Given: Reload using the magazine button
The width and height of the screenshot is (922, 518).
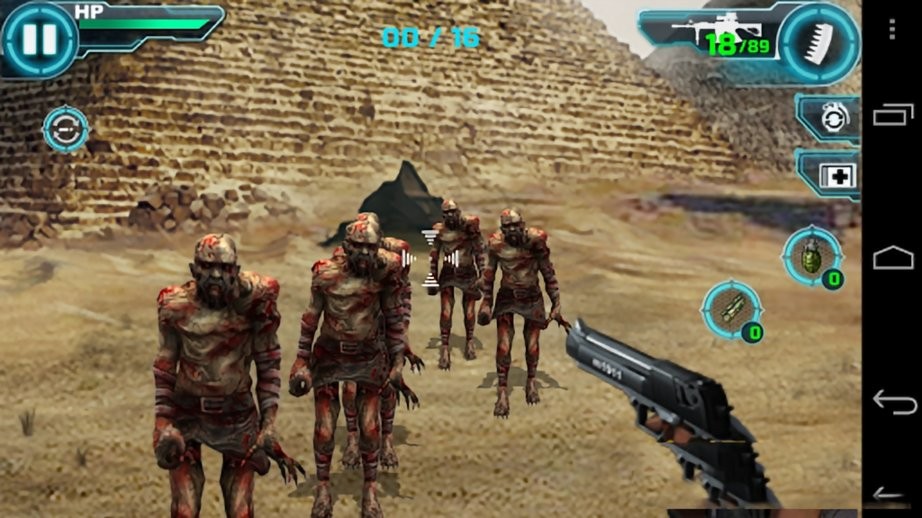Looking at the screenshot, I should [820, 41].
